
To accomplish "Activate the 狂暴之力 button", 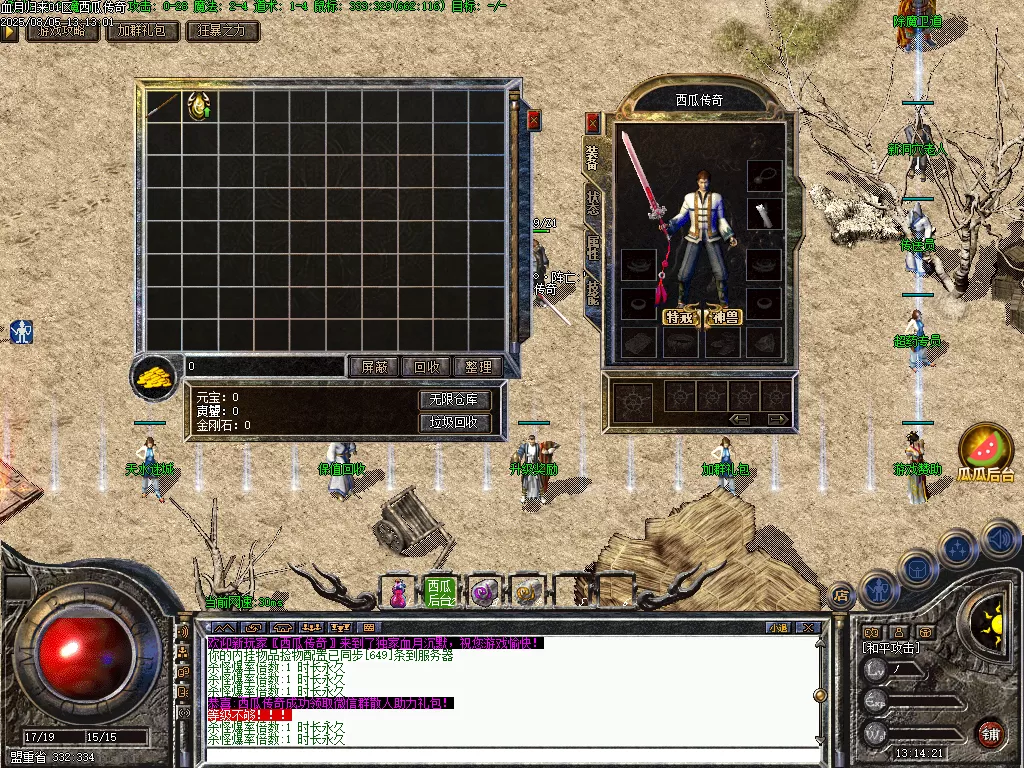I will click(222, 31).
